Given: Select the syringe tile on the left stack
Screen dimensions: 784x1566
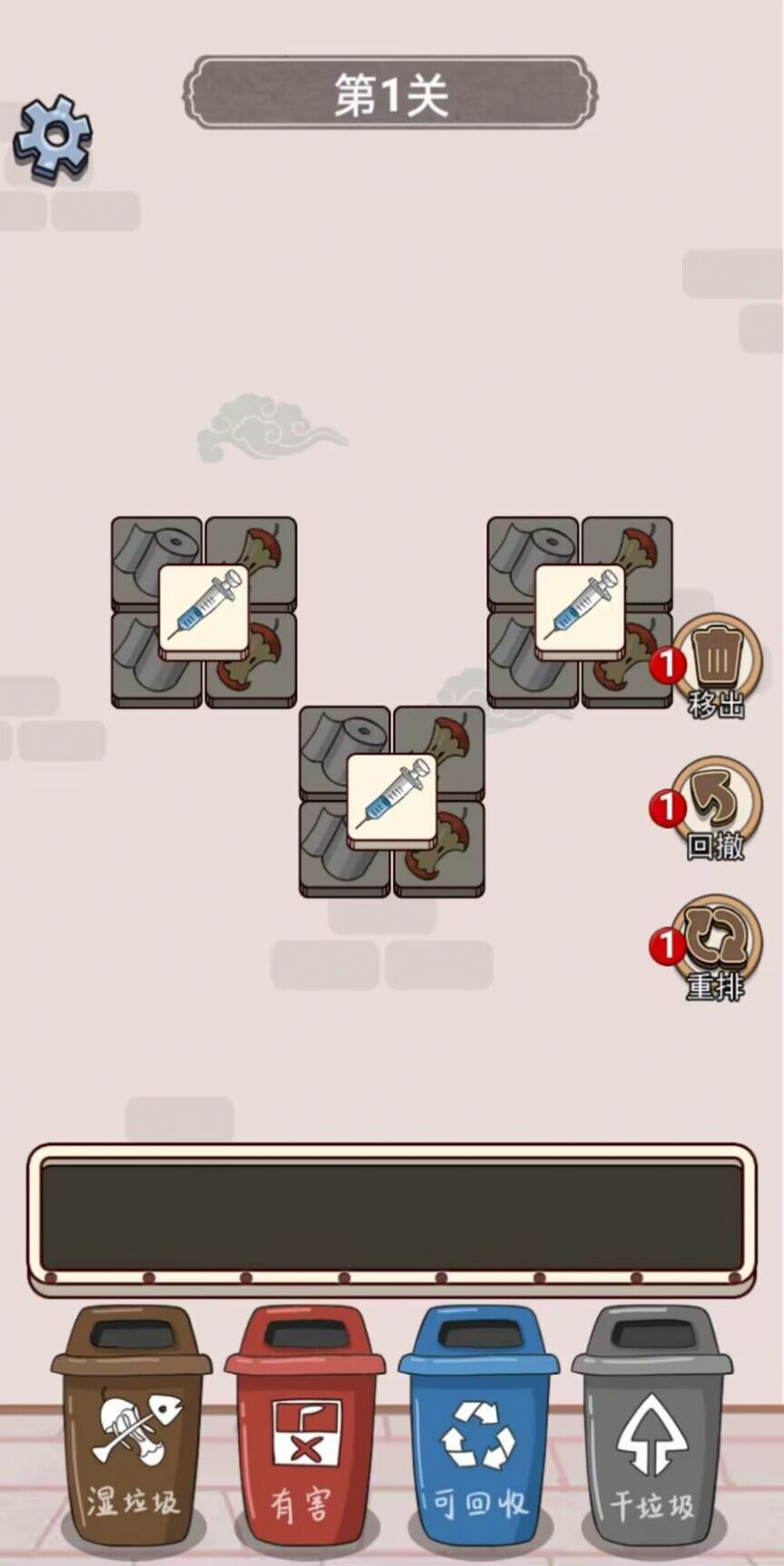Looking at the screenshot, I should 203,608.
